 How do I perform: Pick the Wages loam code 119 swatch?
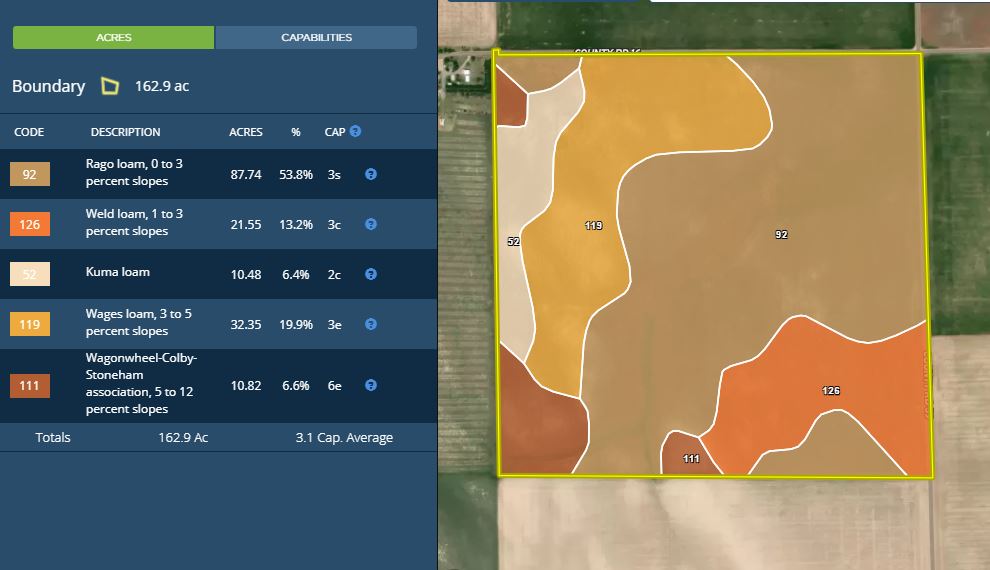tap(30, 324)
